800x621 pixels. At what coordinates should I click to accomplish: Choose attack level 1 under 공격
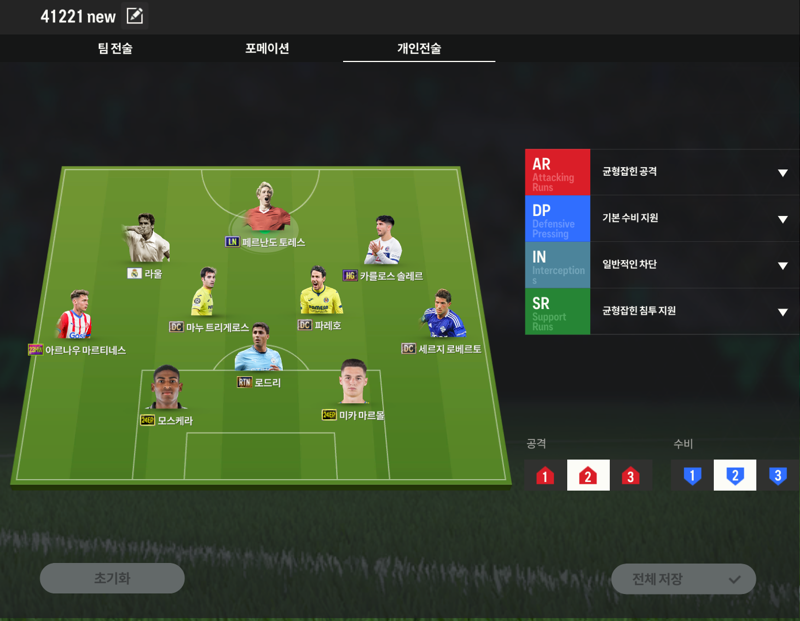[545, 476]
